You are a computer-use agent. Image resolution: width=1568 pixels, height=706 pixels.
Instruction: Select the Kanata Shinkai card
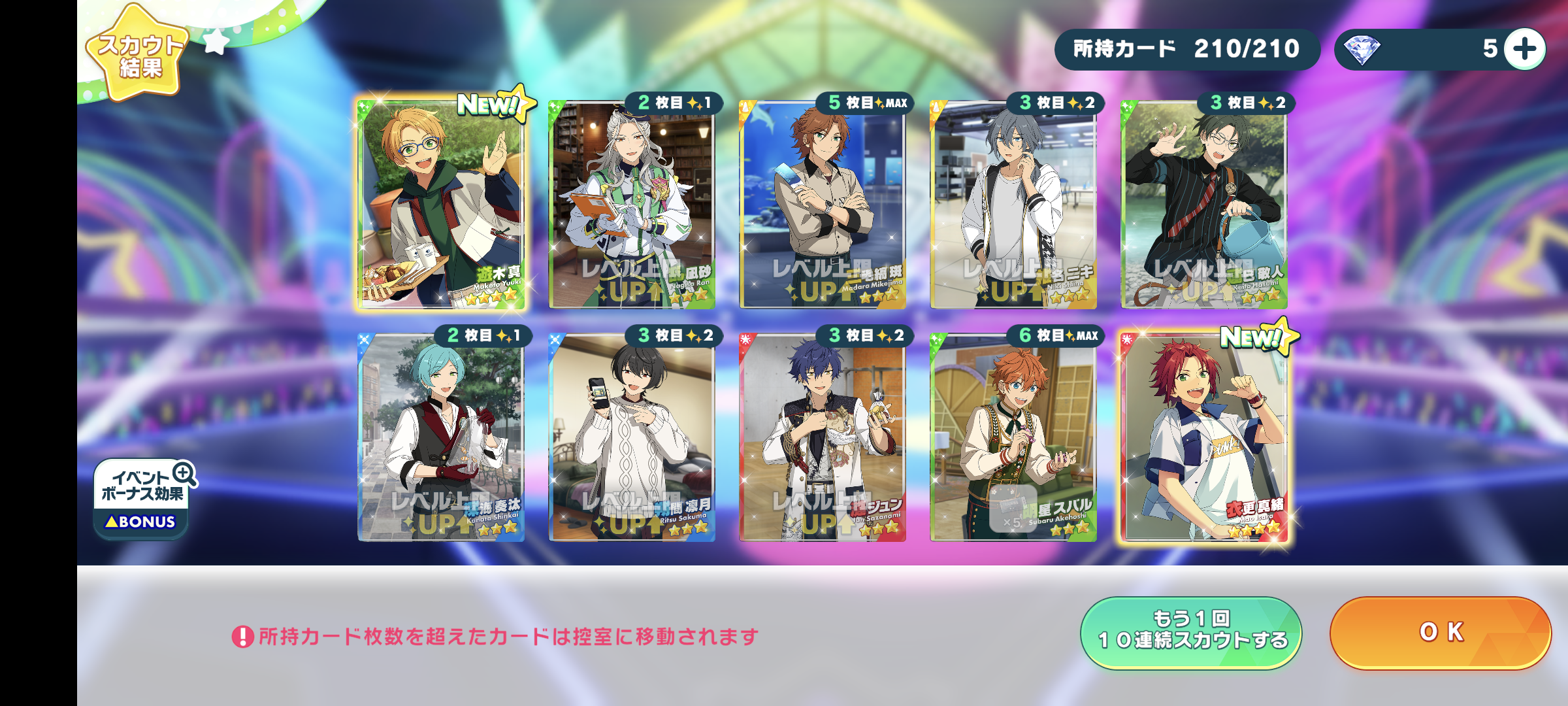pos(441,438)
